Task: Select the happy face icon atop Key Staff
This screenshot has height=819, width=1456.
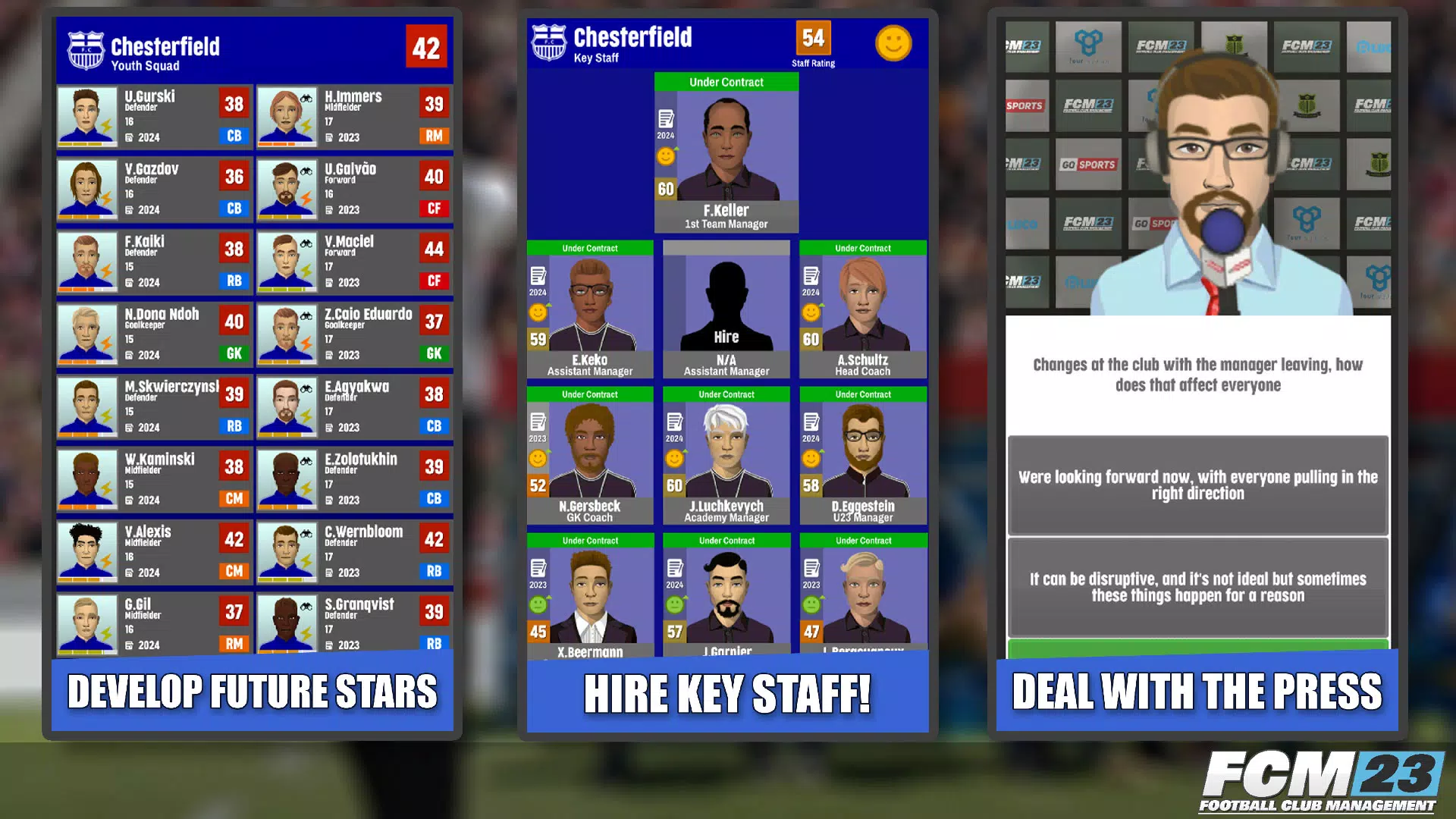Action: pos(894,44)
